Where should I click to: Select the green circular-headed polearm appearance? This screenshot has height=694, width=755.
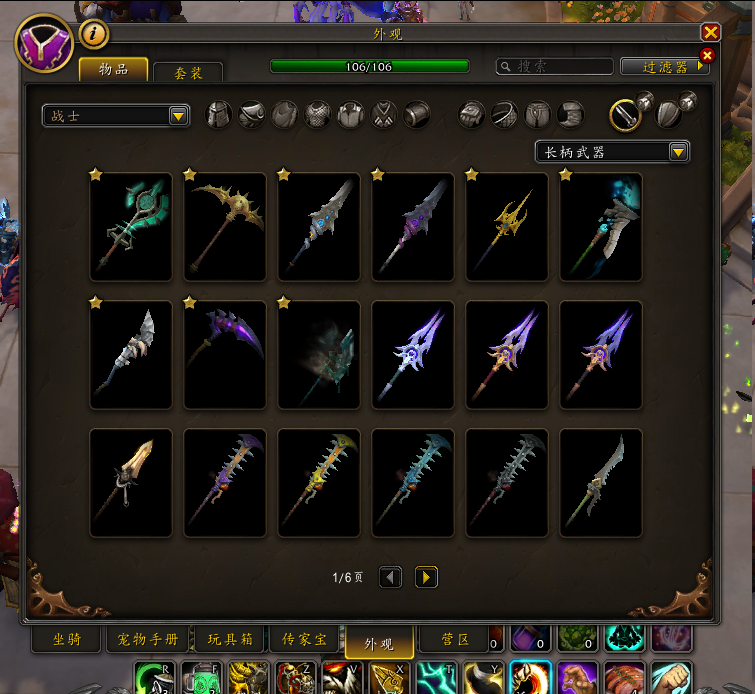point(131,227)
